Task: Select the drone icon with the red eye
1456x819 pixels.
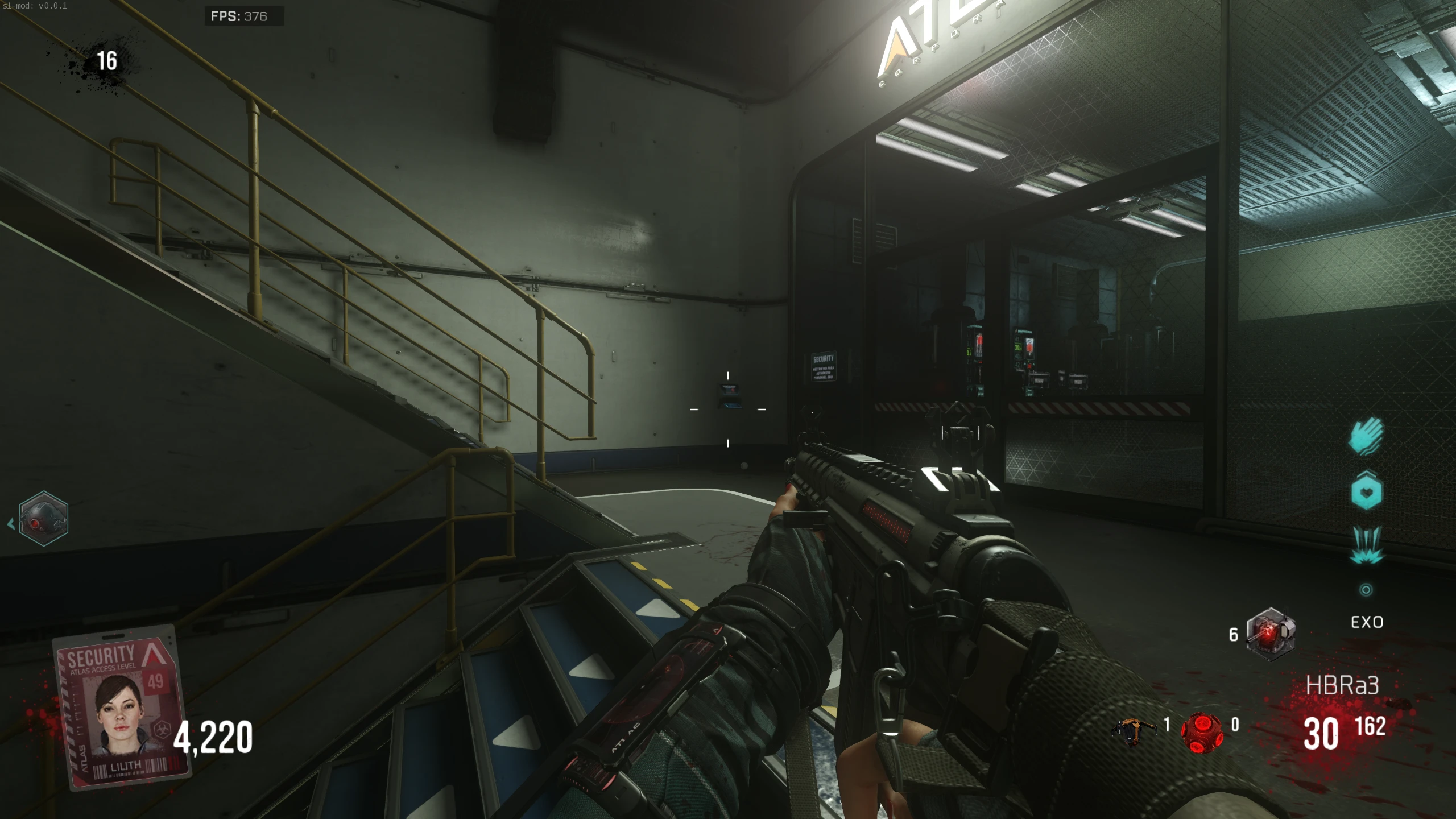Action: click(x=43, y=519)
